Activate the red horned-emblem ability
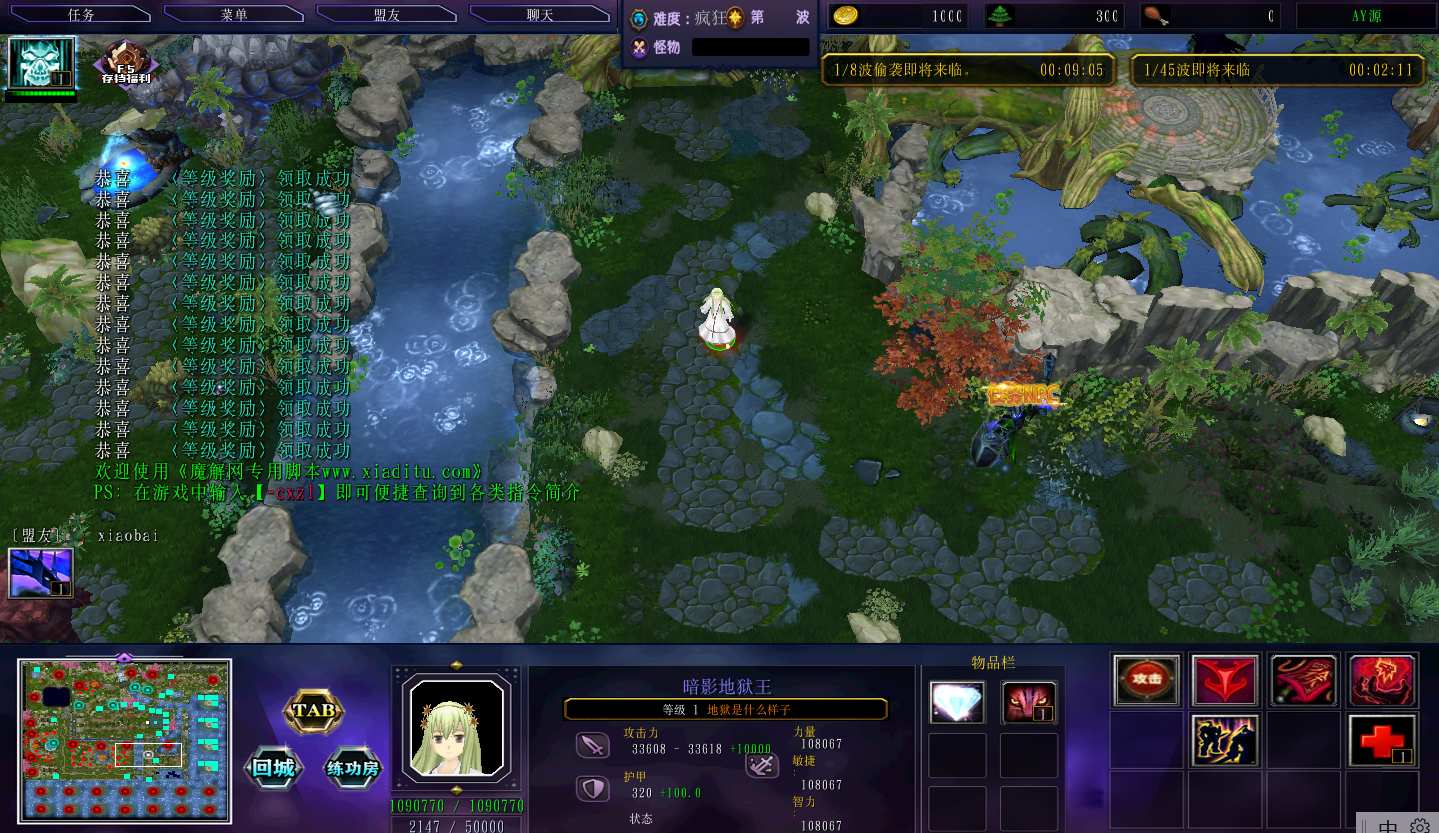This screenshot has width=1439, height=833. click(1225, 680)
